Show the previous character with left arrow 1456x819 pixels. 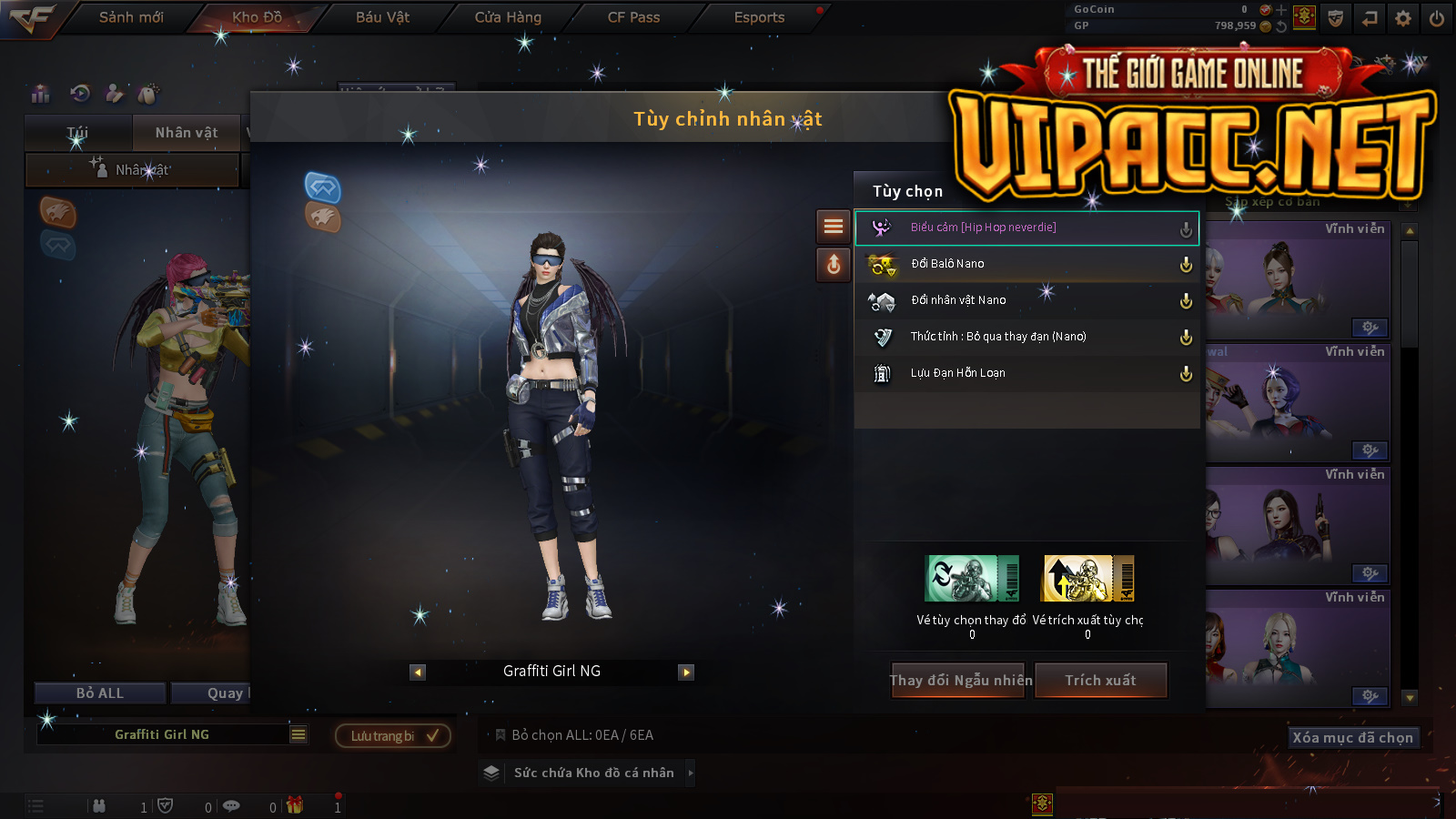[x=418, y=672]
